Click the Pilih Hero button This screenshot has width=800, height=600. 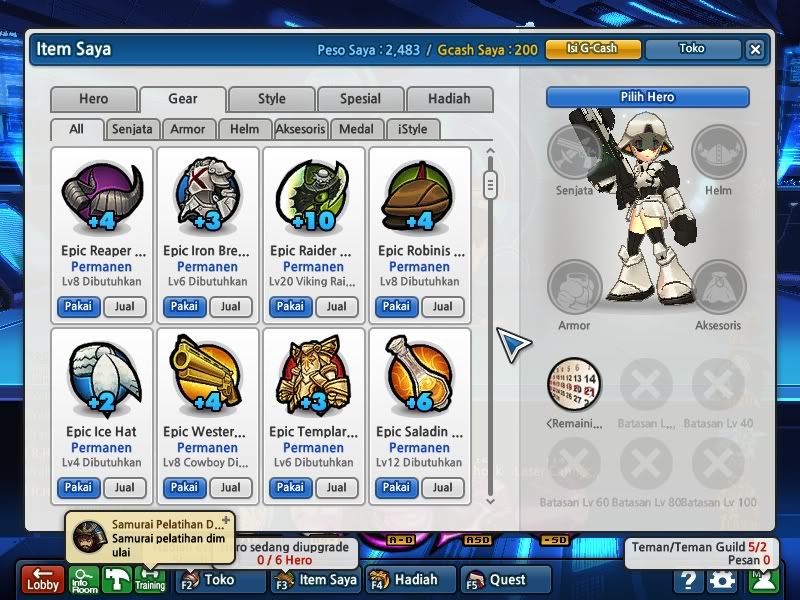click(647, 97)
